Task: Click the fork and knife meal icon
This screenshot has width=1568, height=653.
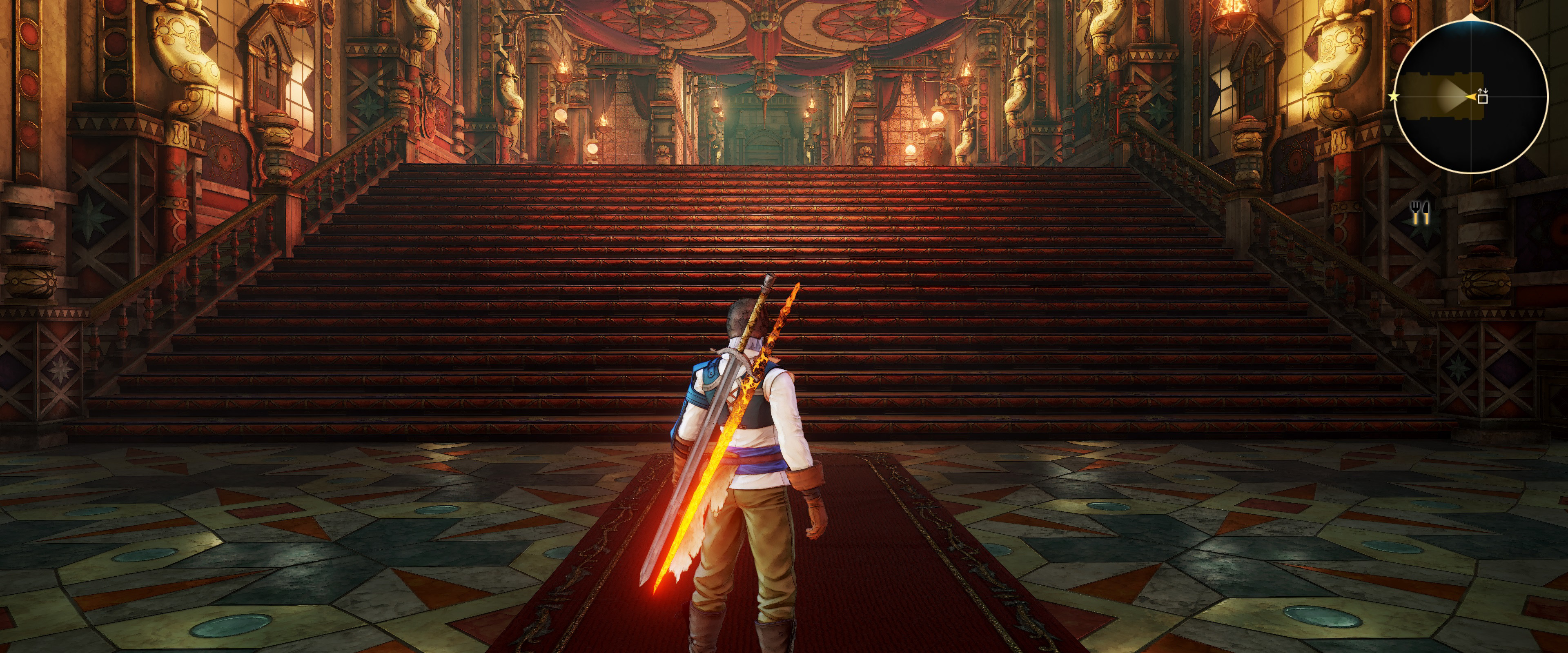Action: tap(1420, 213)
